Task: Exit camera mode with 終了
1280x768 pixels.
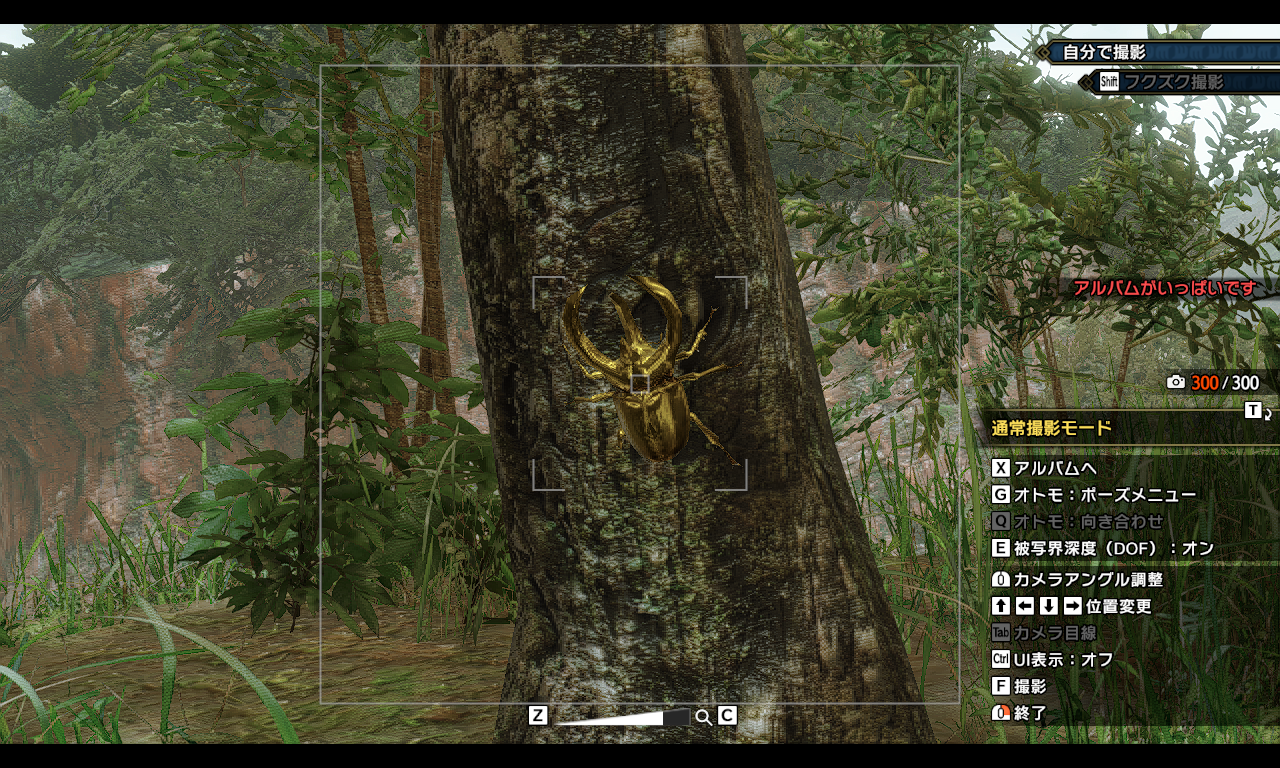Action: 1030,713
